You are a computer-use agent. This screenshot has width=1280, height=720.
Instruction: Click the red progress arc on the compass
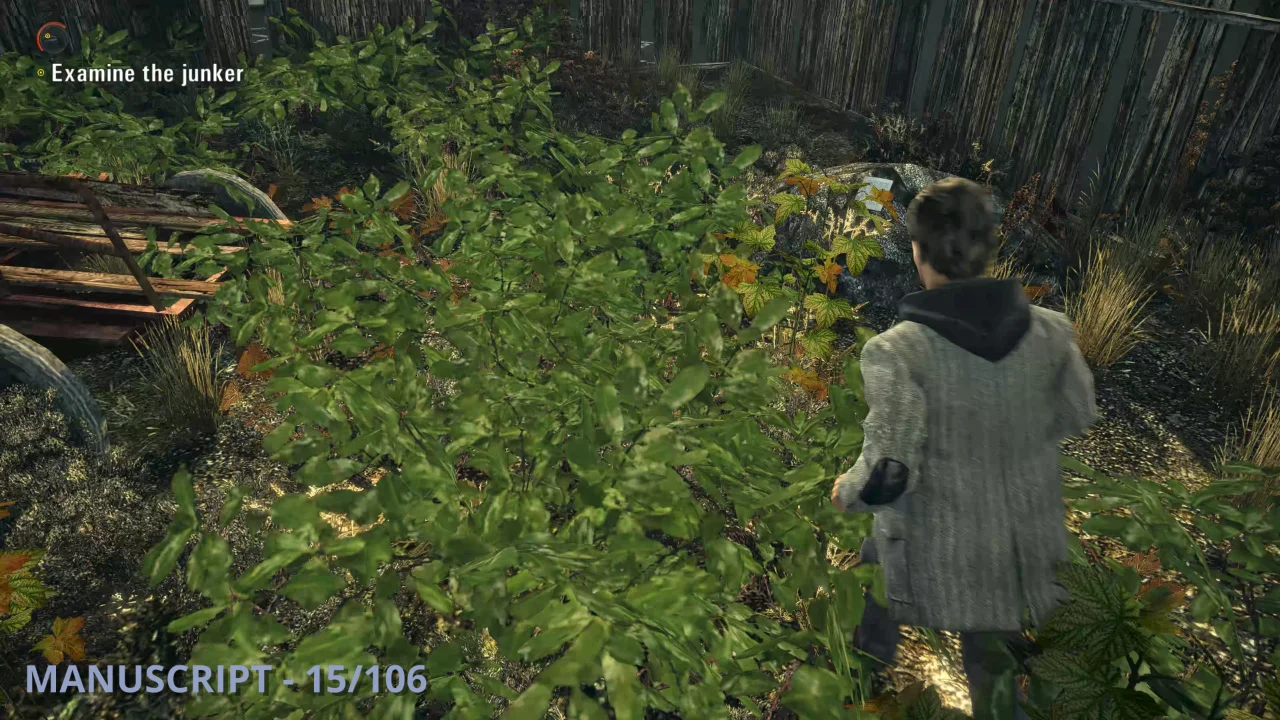click(38, 37)
